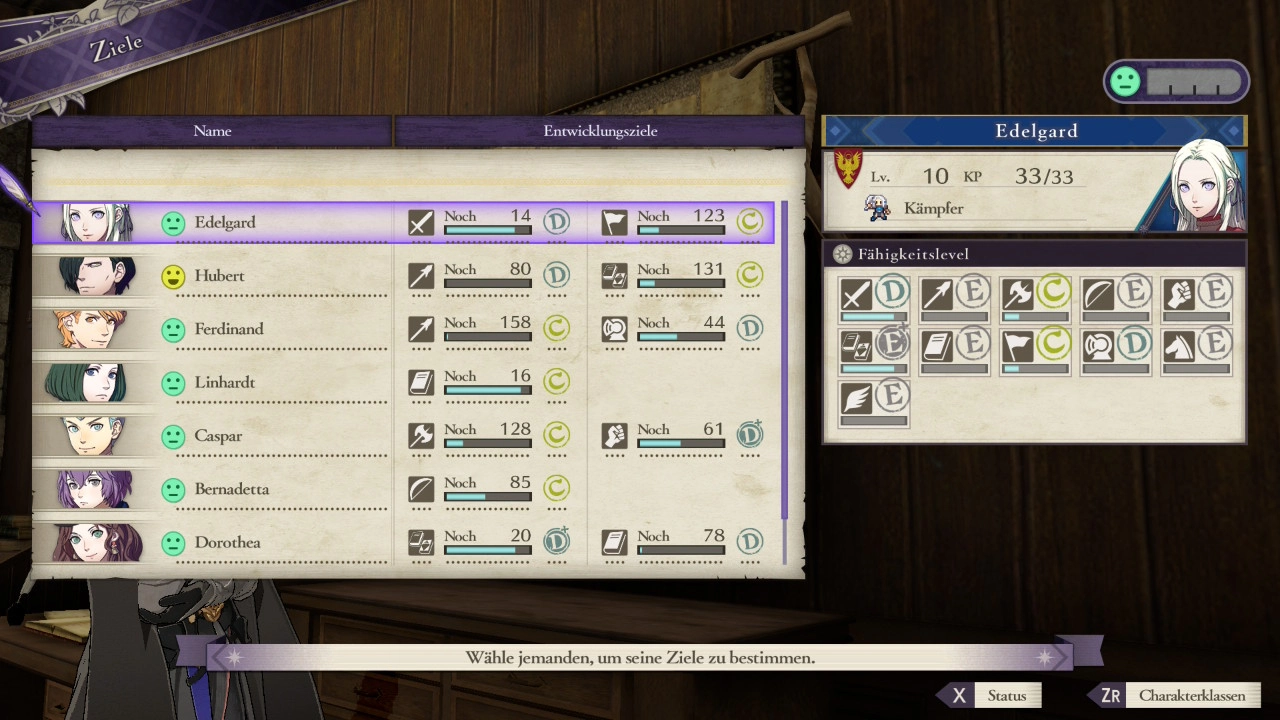Choose Hubert from the student list
Viewport: 1280px width, 720px height.
pyautogui.click(x=219, y=276)
